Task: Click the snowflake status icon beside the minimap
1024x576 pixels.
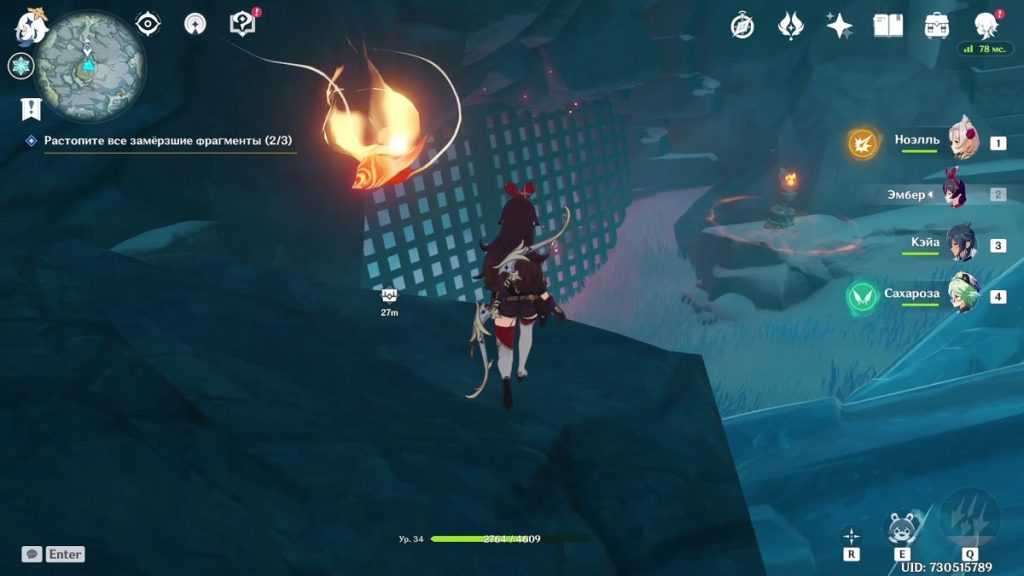Action: [x=20, y=66]
